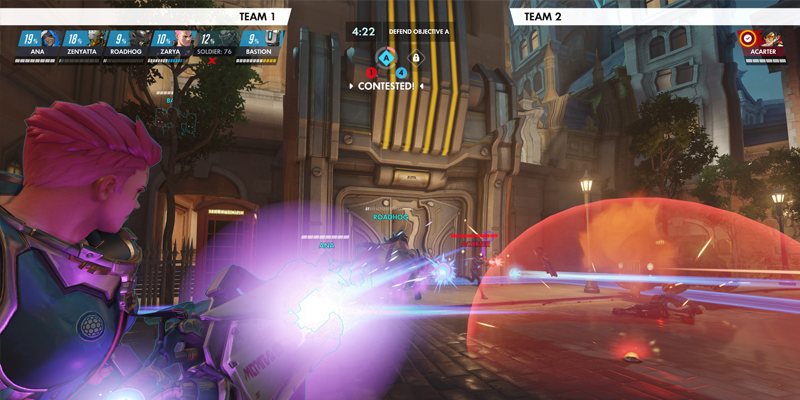Spectate ACARTER on Team 2
This screenshot has height=400, width=800.
pyautogui.click(x=763, y=44)
